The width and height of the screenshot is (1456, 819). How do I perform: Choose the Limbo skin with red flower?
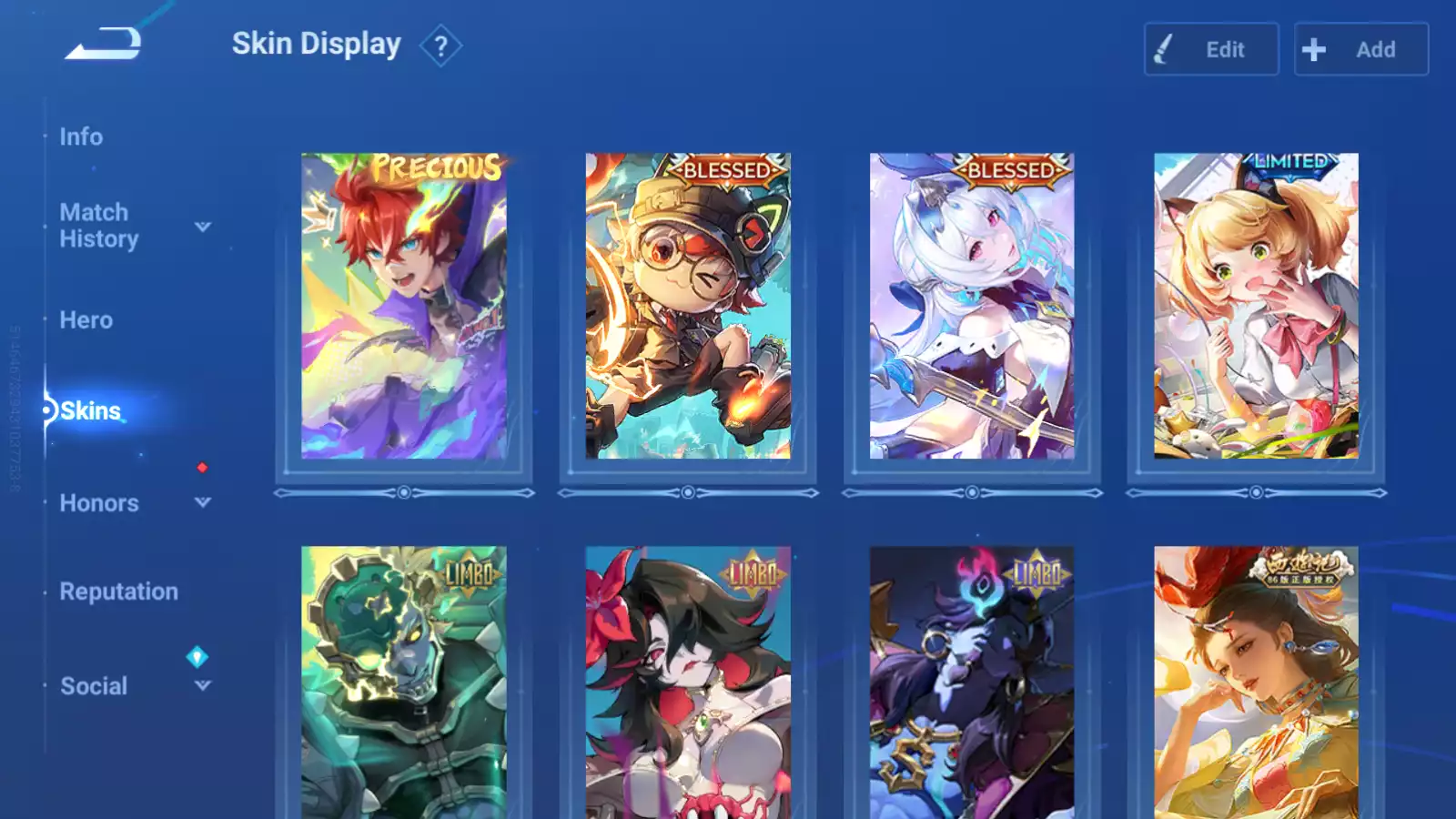(x=688, y=682)
